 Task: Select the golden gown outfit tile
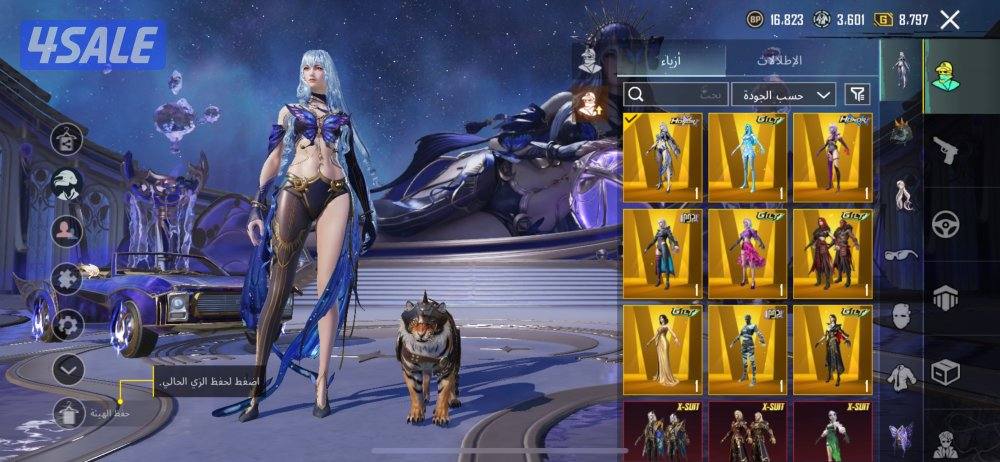pyautogui.click(x=662, y=349)
